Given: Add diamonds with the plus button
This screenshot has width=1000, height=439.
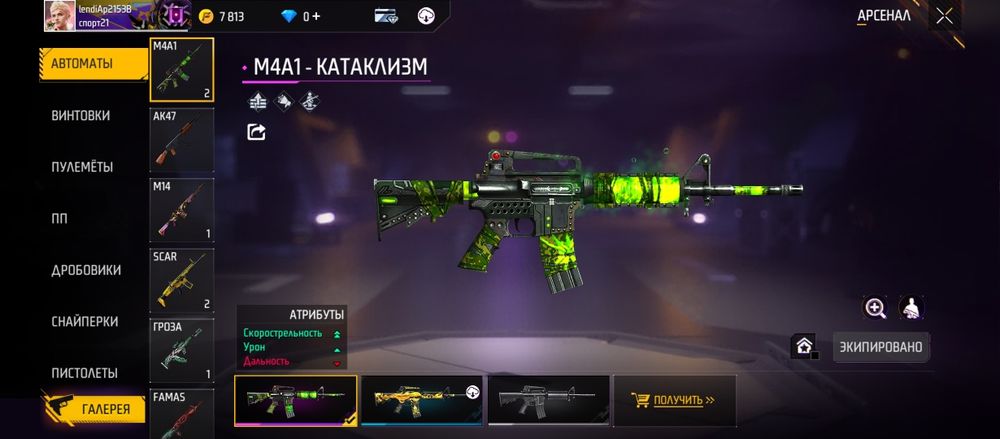Looking at the screenshot, I should coord(316,16).
